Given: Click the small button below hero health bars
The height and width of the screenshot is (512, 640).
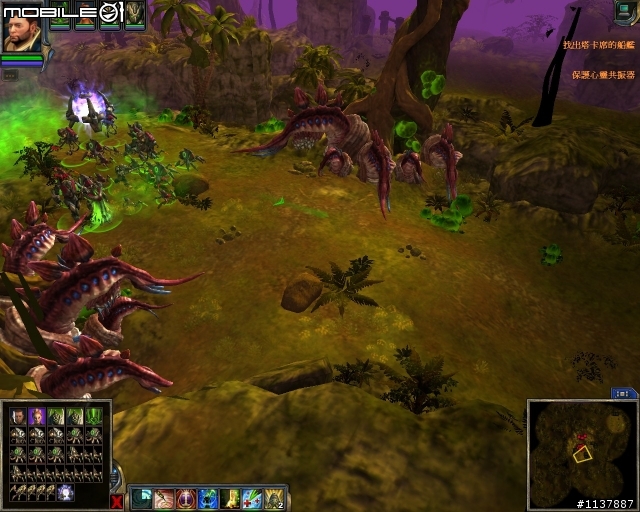Looking at the screenshot, I should (x=9, y=74).
